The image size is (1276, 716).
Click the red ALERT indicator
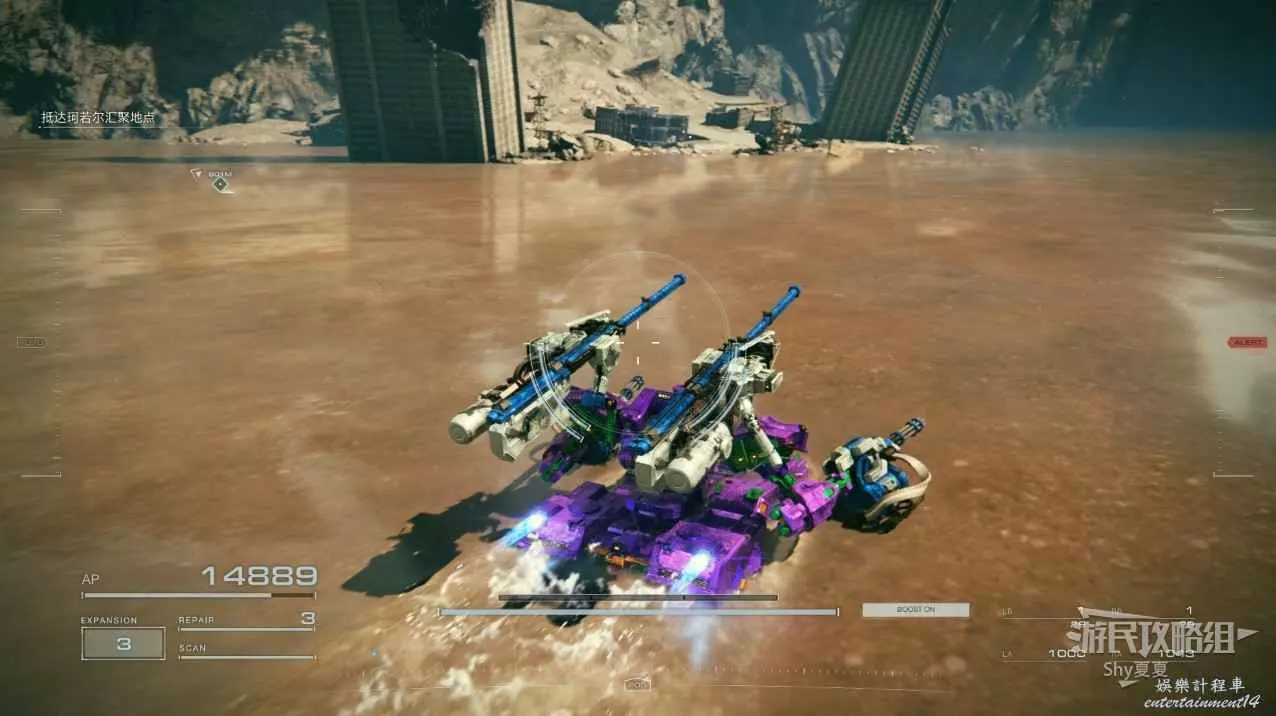pyautogui.click(x=1247, y=342)
